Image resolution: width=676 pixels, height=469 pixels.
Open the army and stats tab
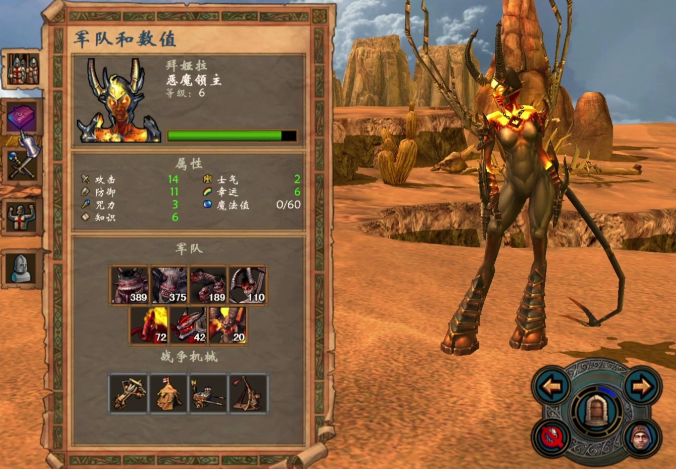tap(21, 67)
